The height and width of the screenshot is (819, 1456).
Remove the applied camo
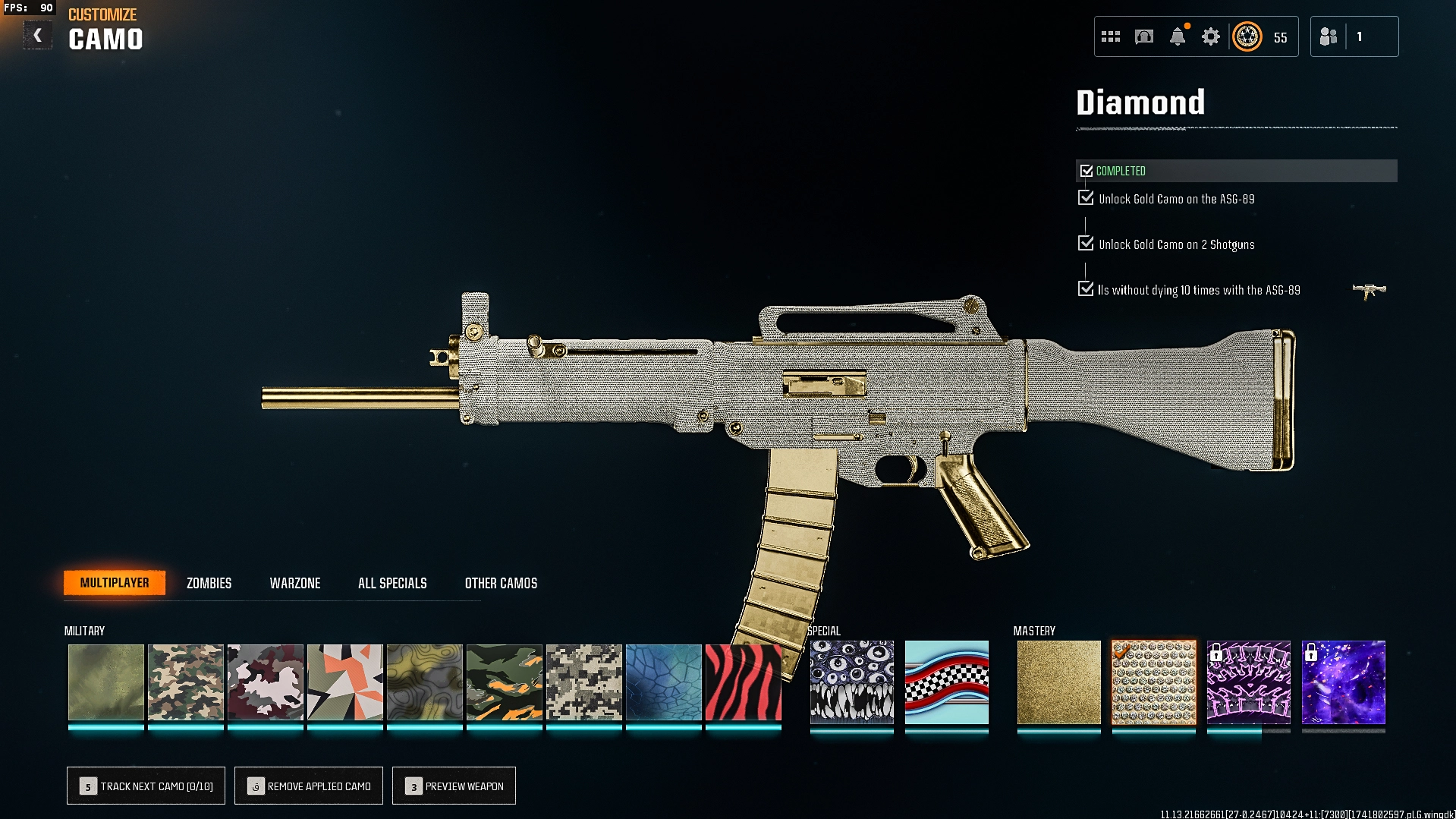(x=309, y=786)
